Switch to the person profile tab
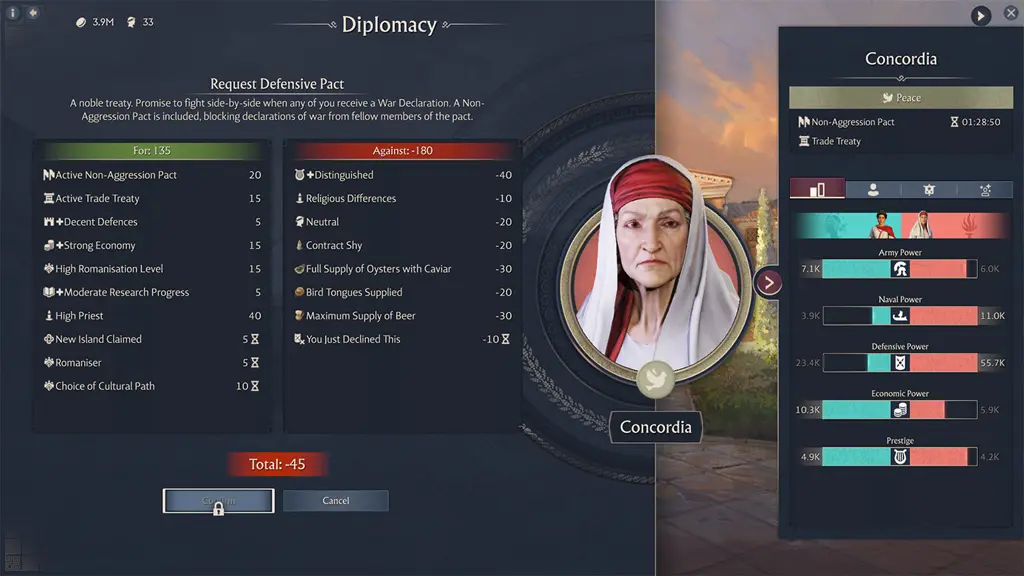1024x576 pixels. 872,189
